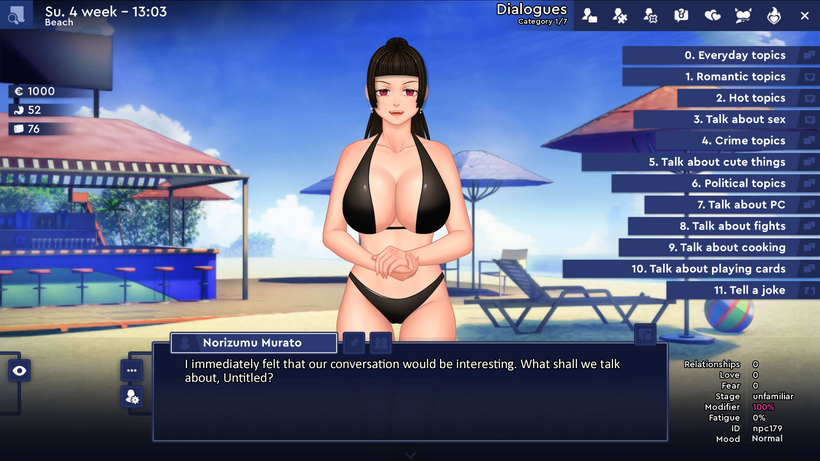
Task: Open the search icon in the top-left corner
Action: 17,15
